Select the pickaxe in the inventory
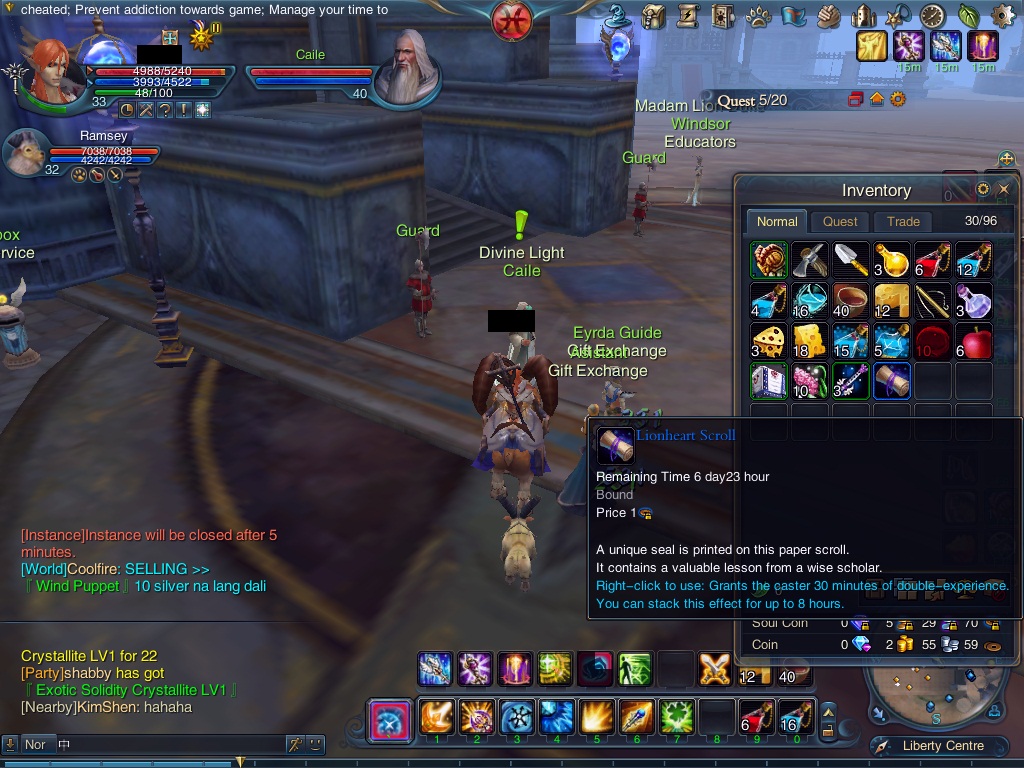This screenshot has height=768, width=1024. pos(809,260)
